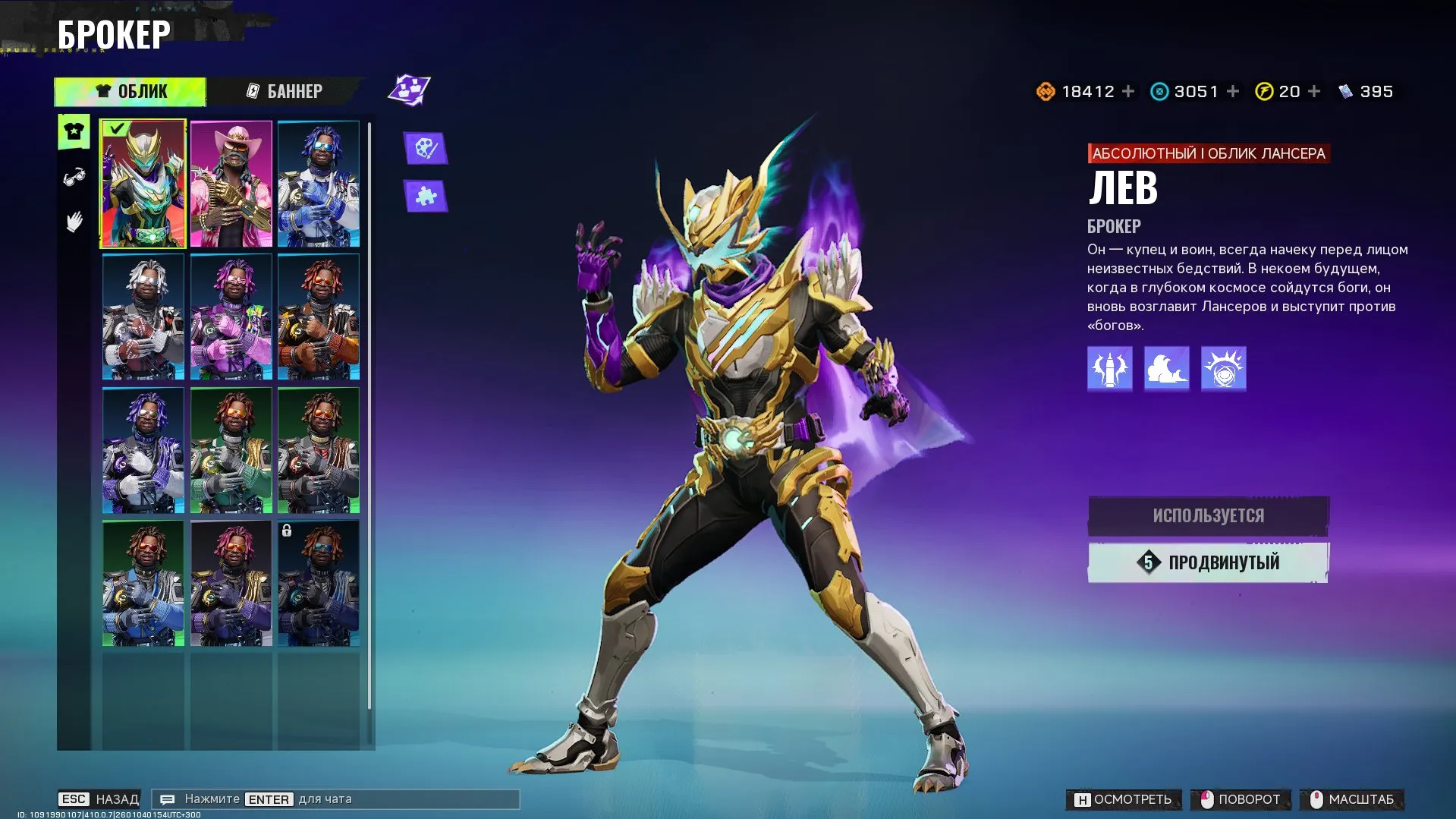This screenshot has height=819, width=1456.
Task: Select the shirt category icon in sidebar
Action: coord(72,131)
